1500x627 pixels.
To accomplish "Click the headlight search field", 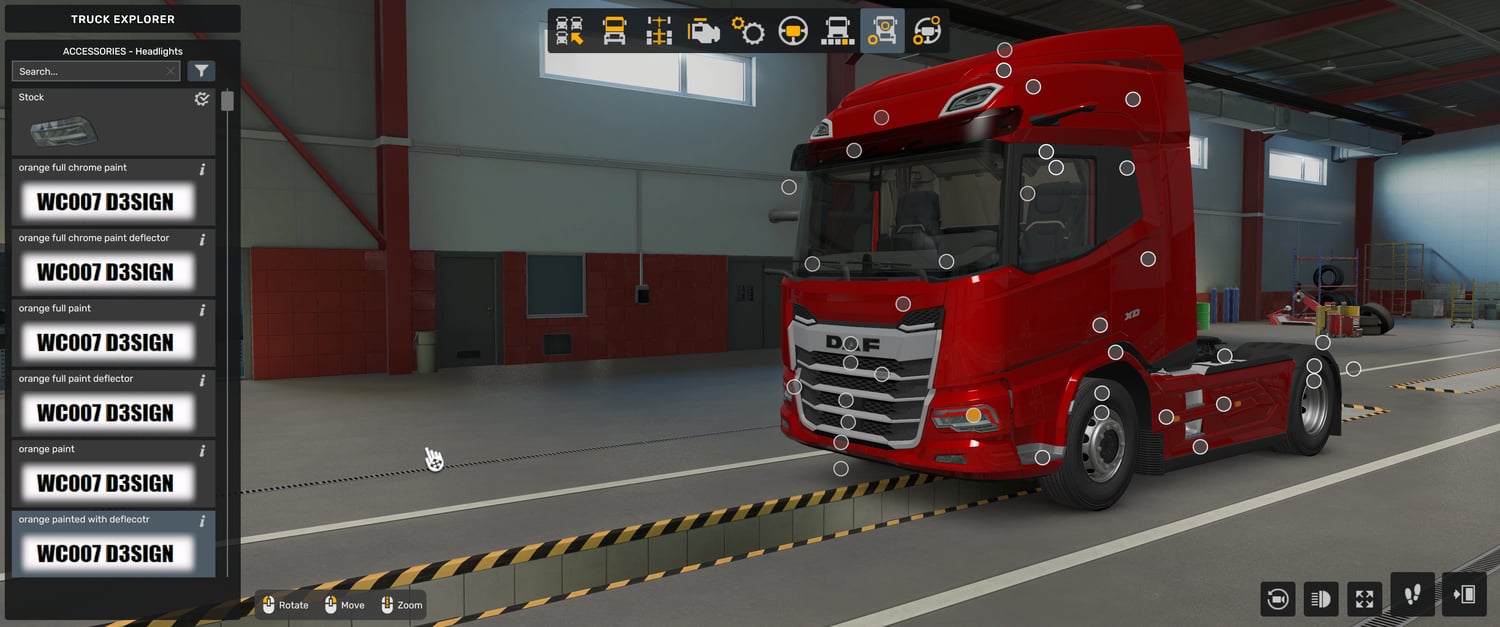I will (90, 71).
